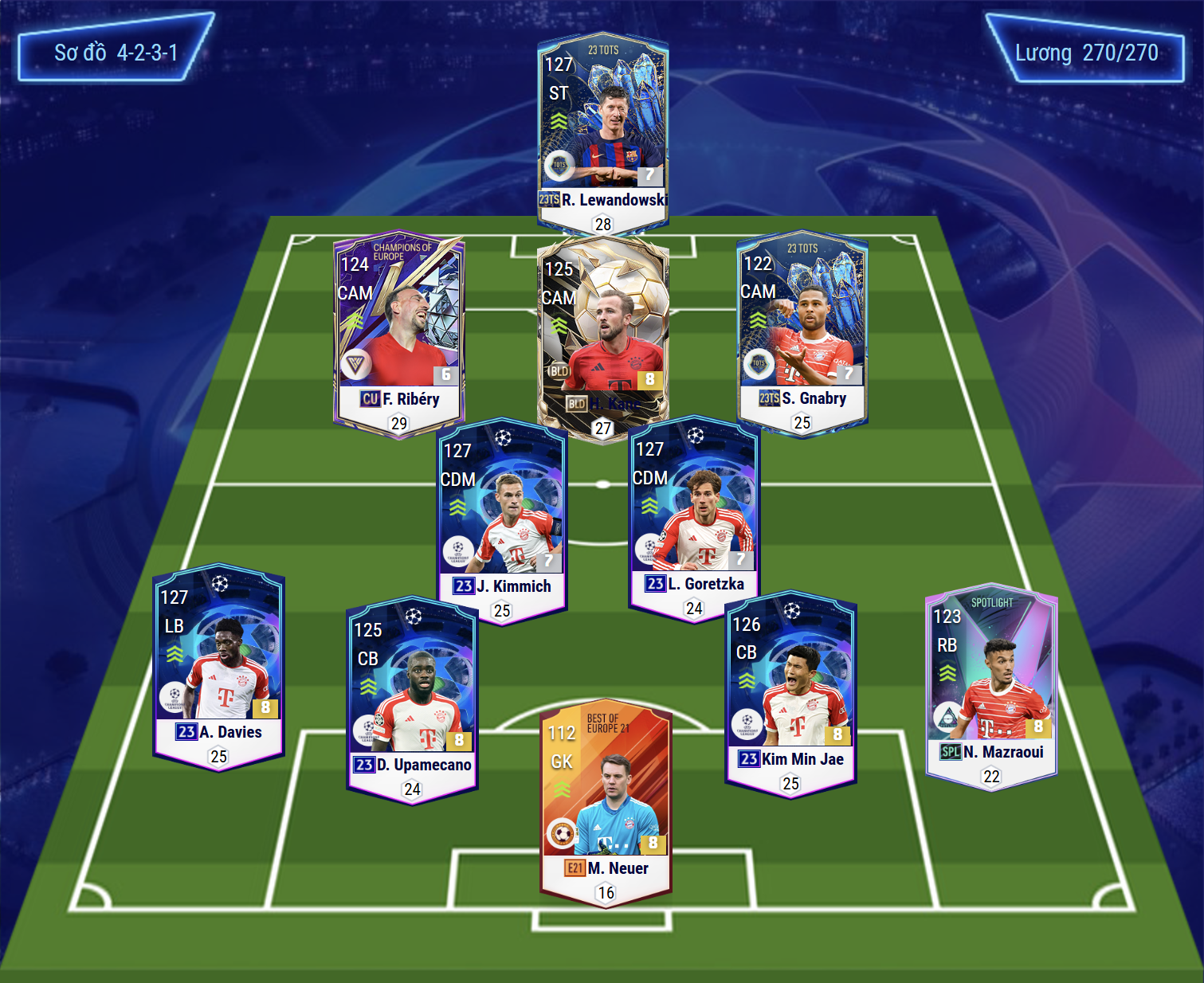Open the 4-2-3-1 formation box
Image resolution: width=1204 pixels, height=983 pixels.
(x=116, y=53)
